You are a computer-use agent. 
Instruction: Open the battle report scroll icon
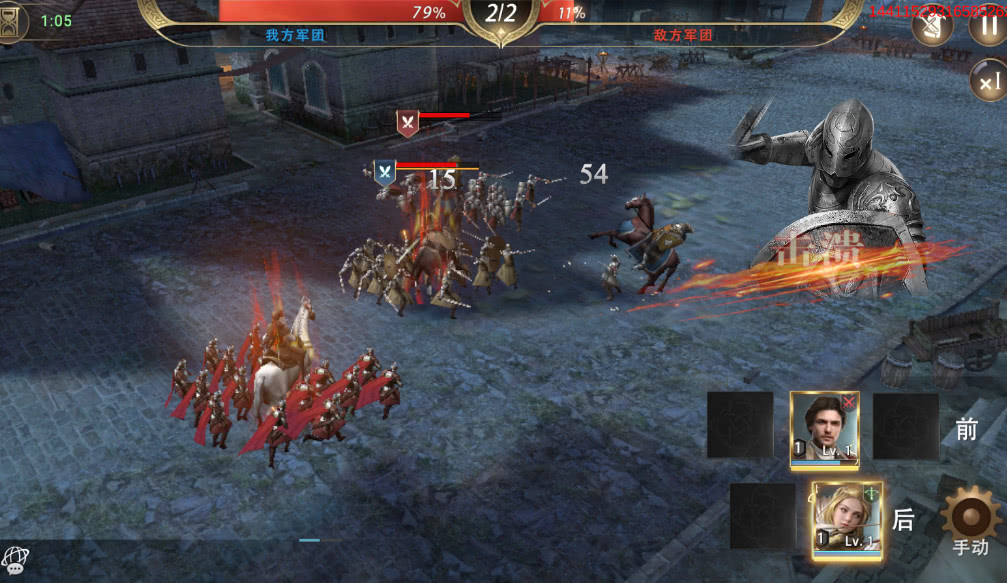pyautogui.click(x=933, y=24)
